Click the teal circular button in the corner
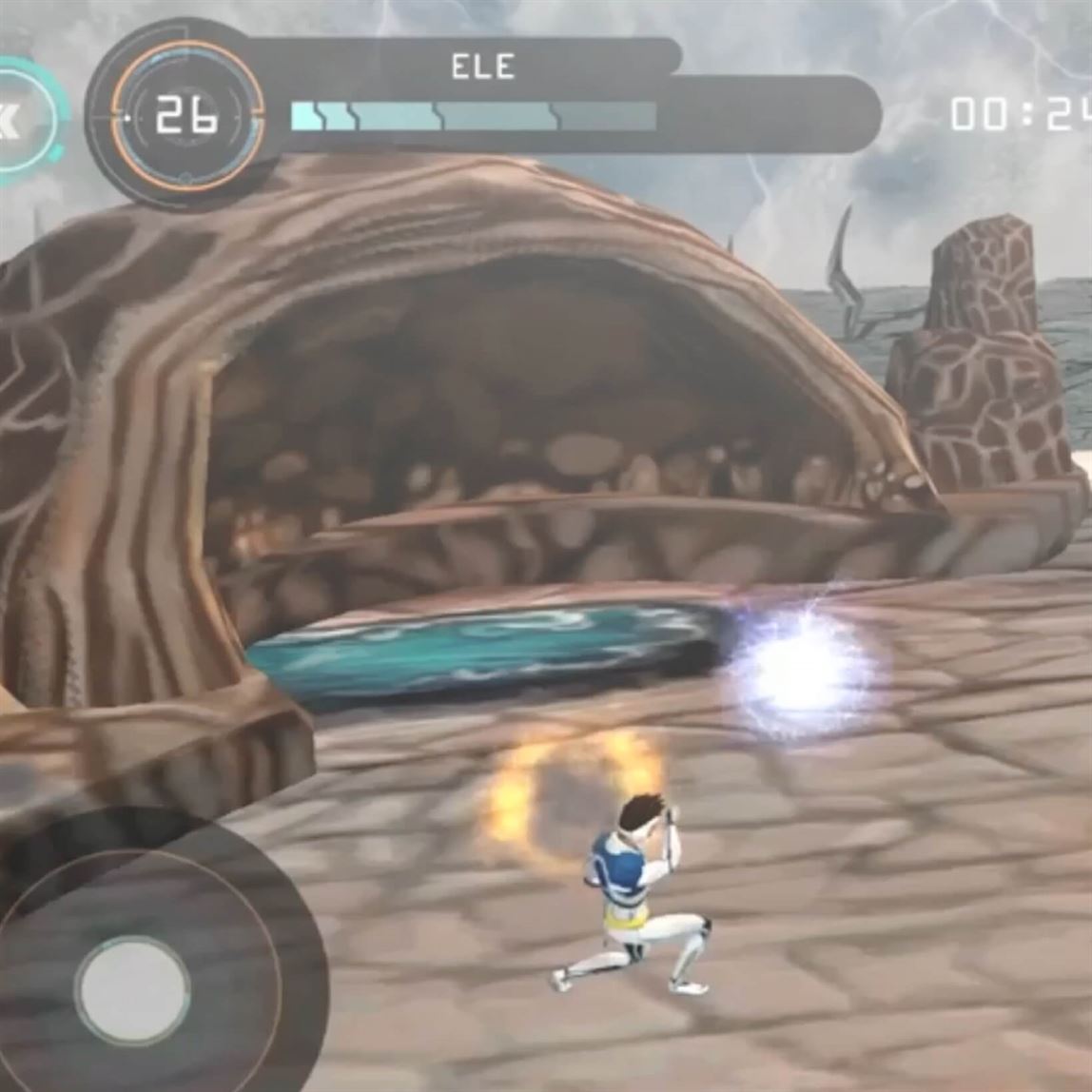This screenshot has height=1092, width=1092. (21, 121)
